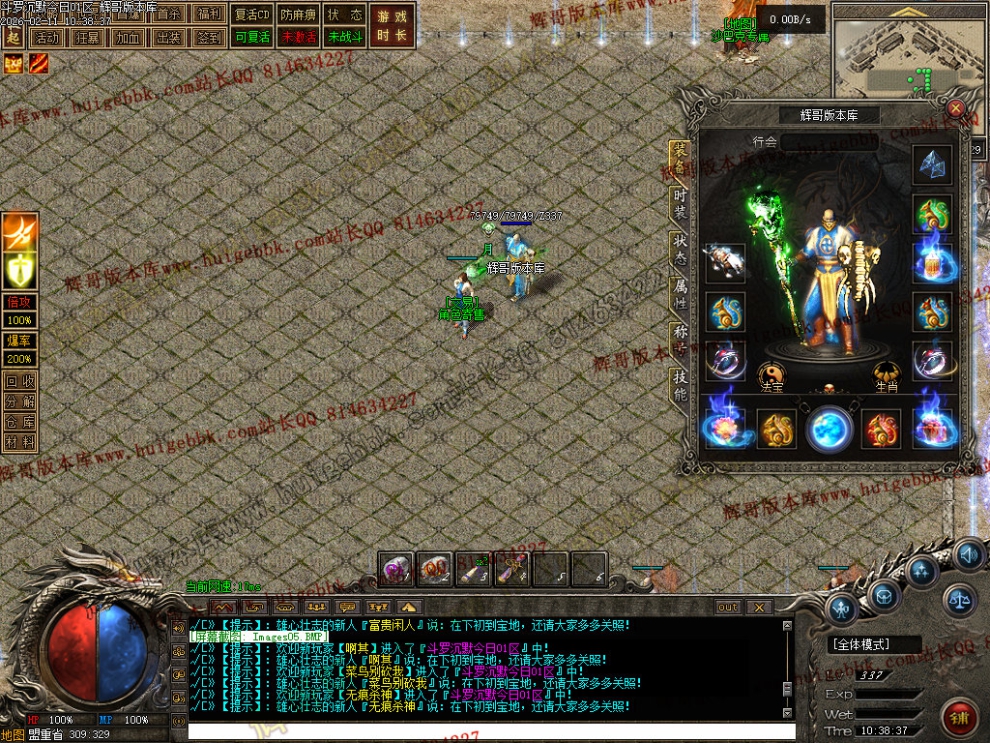Click the 法宝 yin-yang treasure icon

[x=771, y=375]
